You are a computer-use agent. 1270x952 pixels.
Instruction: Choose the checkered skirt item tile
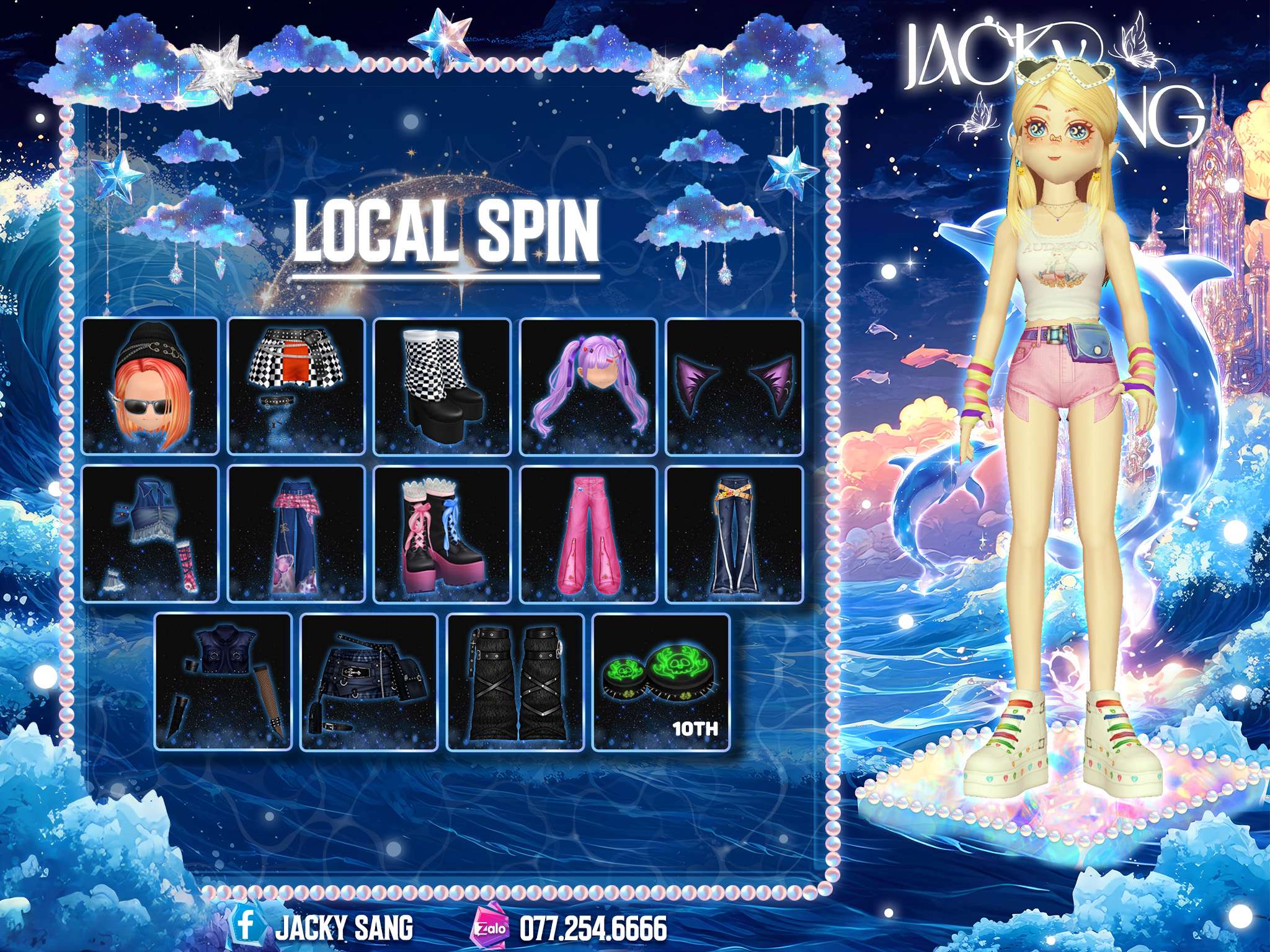coord(296,386)
